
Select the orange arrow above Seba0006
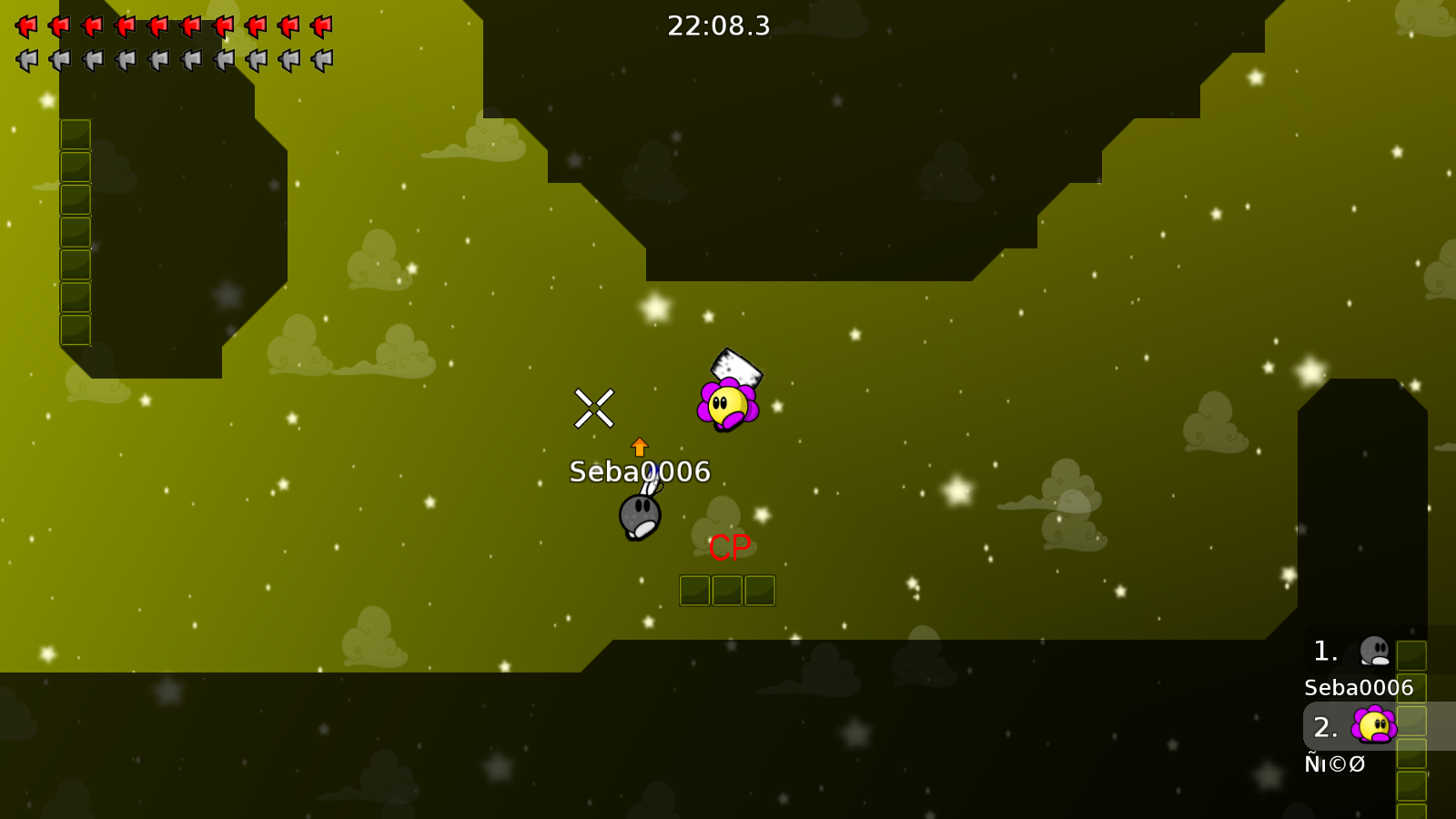pos(640,446)
